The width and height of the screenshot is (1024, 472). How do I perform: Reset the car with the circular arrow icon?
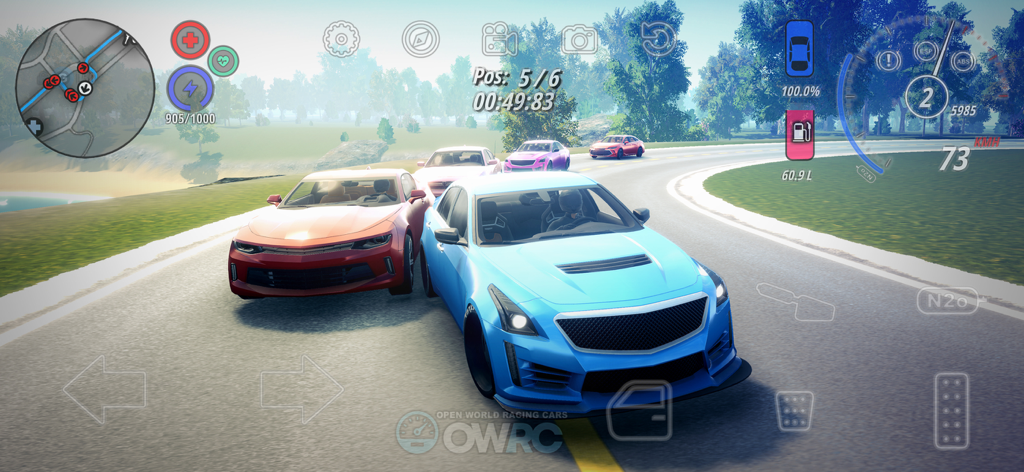657,40
